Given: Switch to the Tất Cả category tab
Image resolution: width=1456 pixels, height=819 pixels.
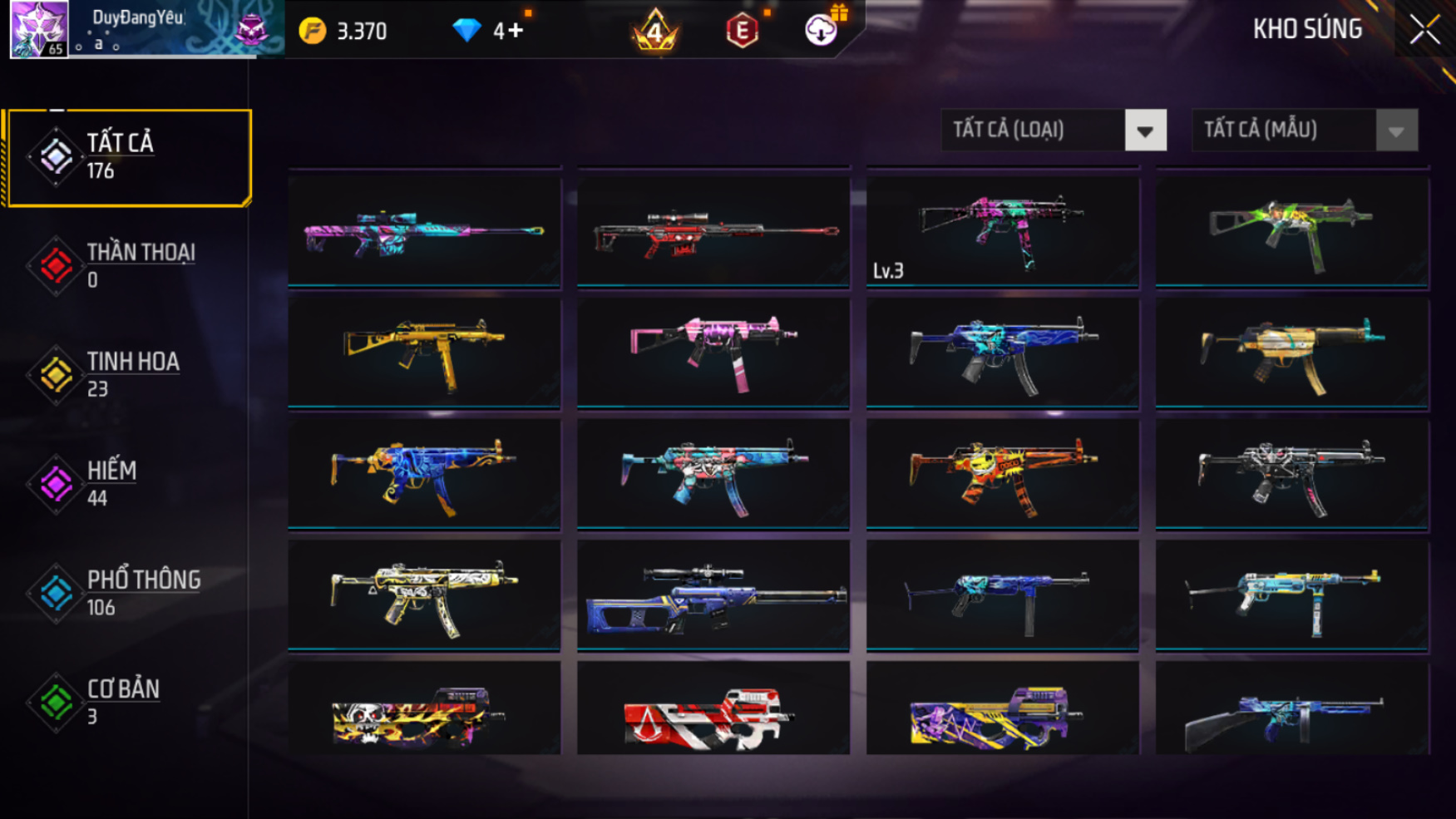Looking at the screenshot, I should click(128, 157).
